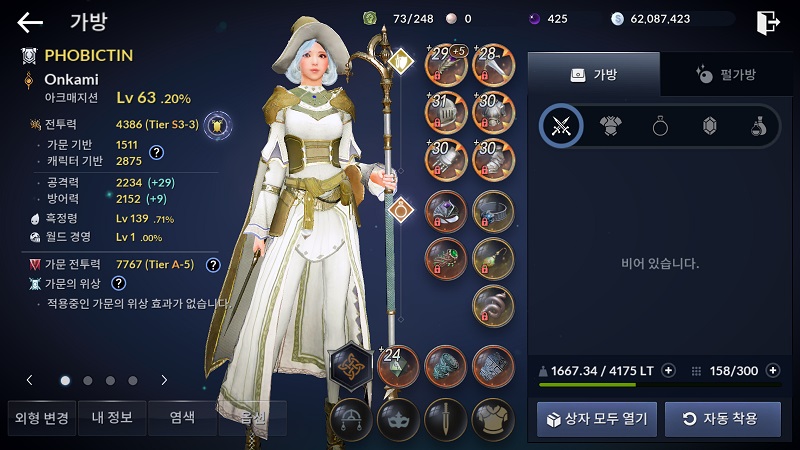Viewport: 800px width, 450px height.
Task: Select the +31 helmet equipment slot
Action: coord(447,112)
